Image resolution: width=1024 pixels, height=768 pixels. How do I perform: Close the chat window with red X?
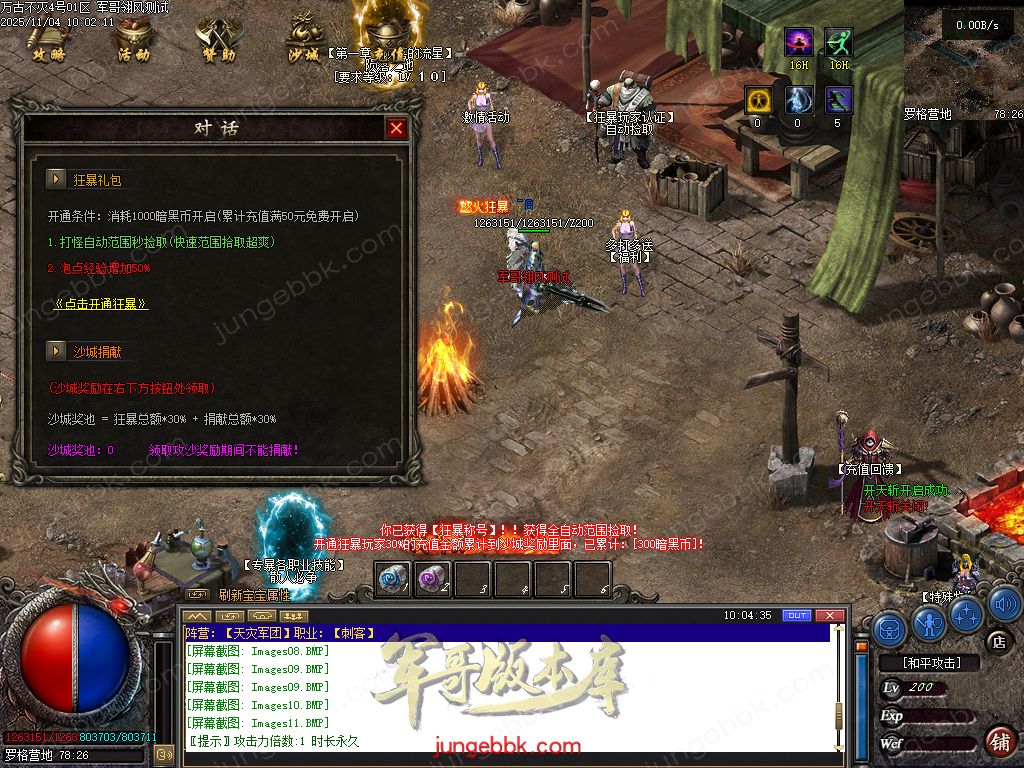827,615
